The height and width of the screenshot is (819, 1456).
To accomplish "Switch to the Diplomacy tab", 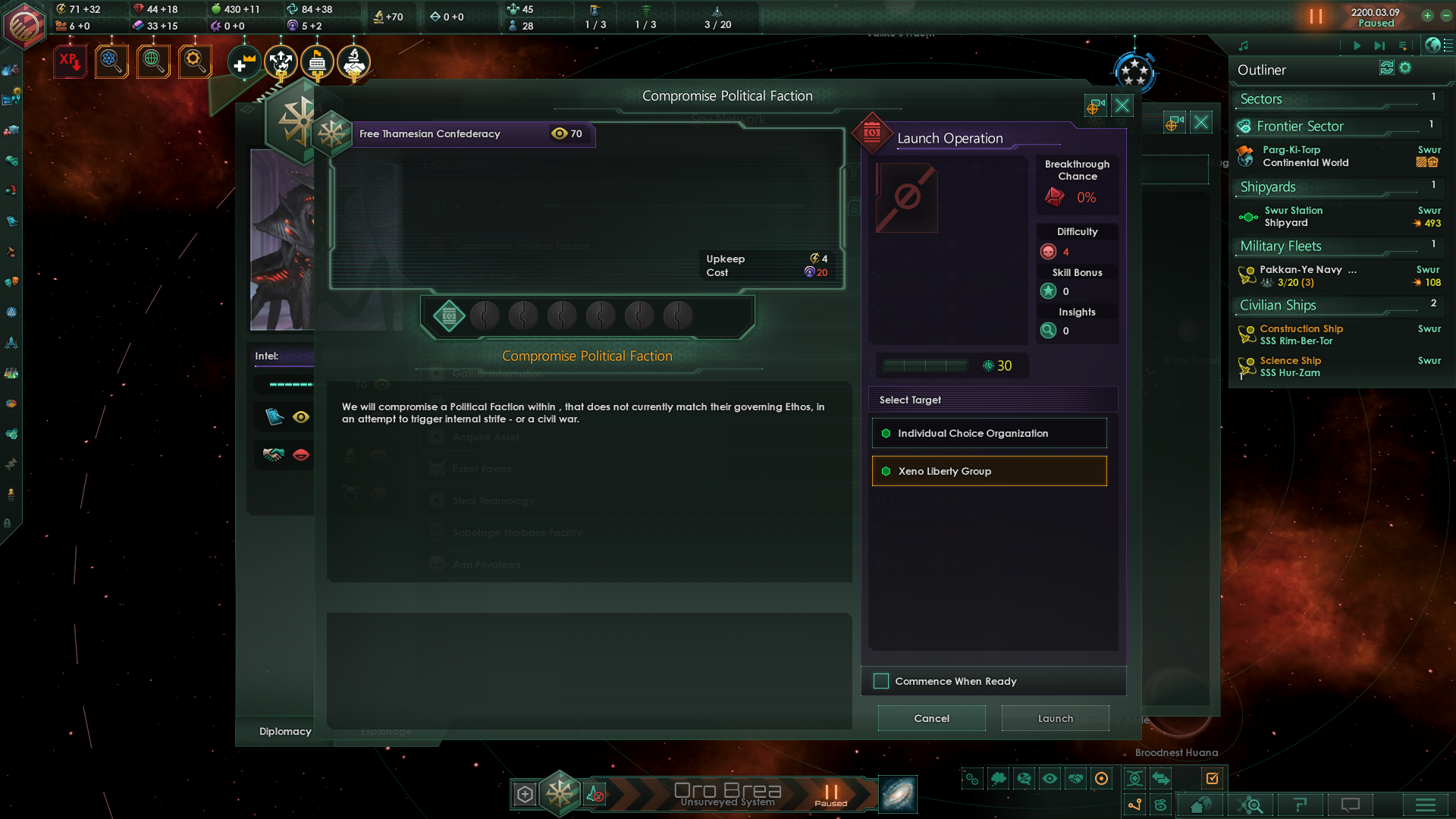I will (x=285, y=731).
